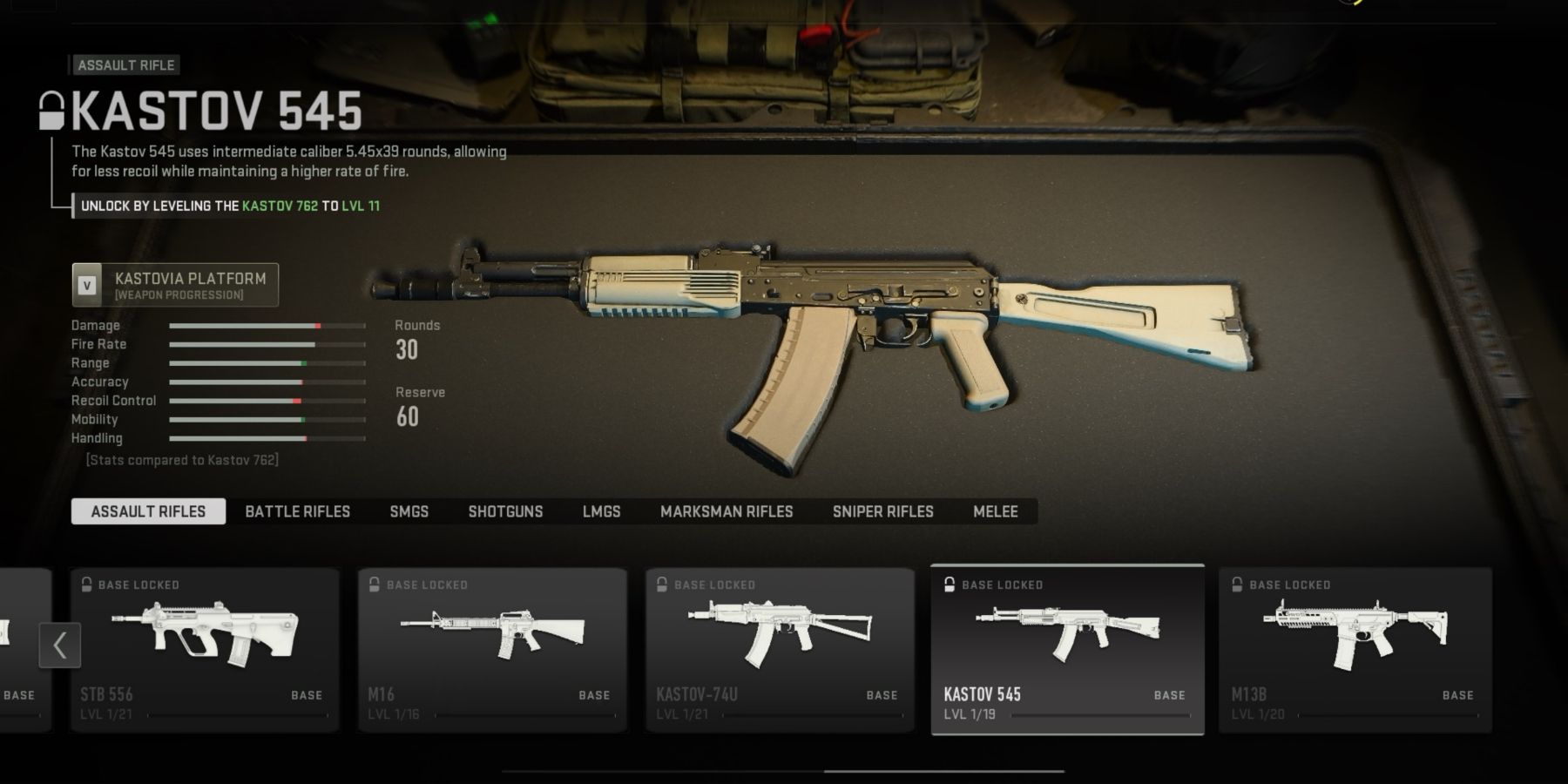Viewport: 1568px width, 784px height.
Task: View the Sniper Rifles category
Action: coord(882,511)
